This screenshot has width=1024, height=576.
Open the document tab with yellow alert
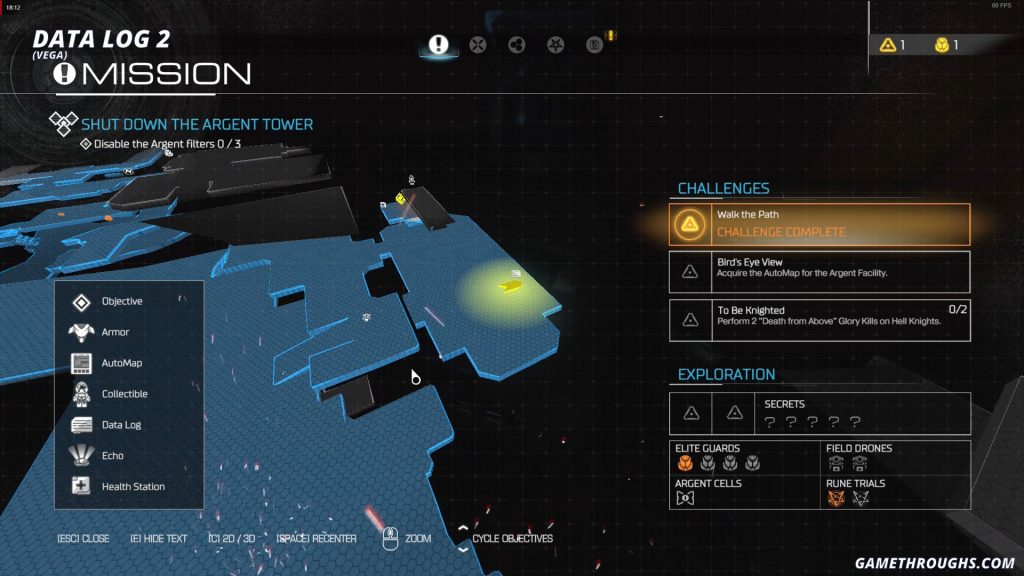(x=595, y=44)
